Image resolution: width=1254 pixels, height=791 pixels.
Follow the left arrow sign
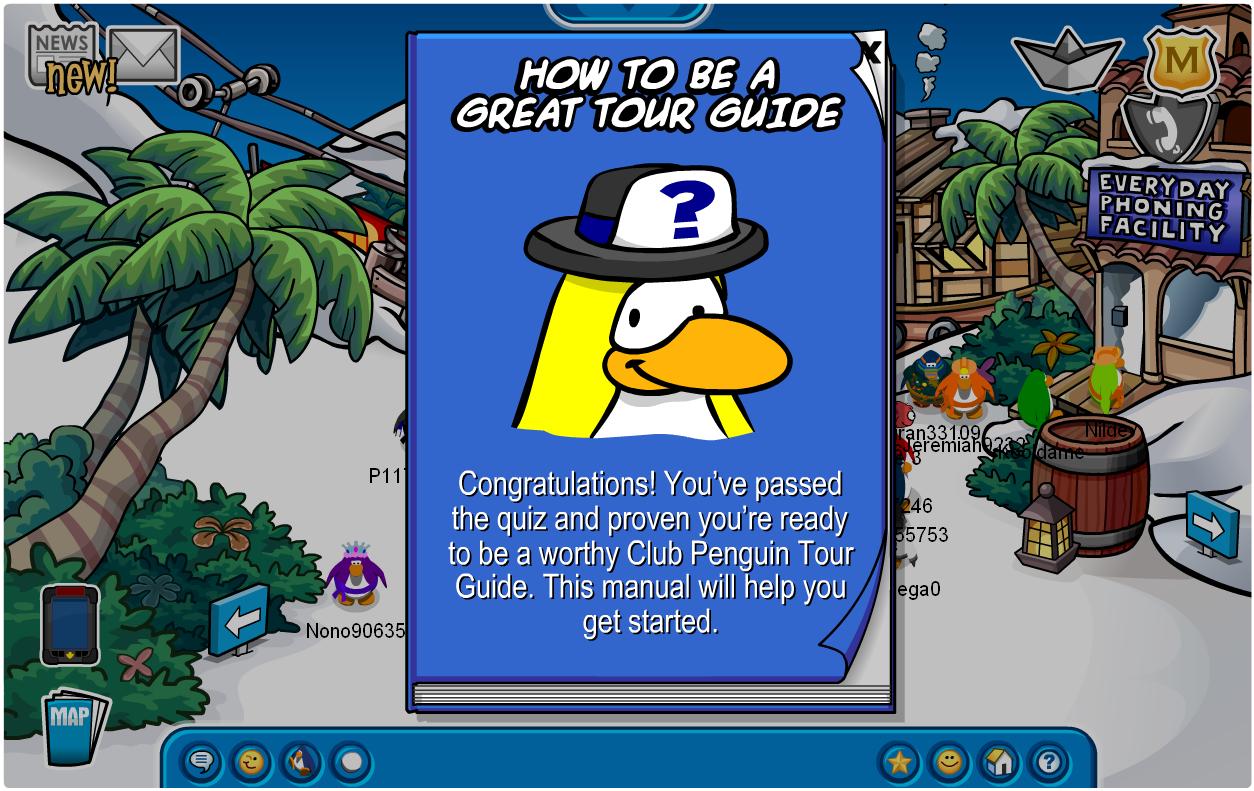tap(240, 620)
